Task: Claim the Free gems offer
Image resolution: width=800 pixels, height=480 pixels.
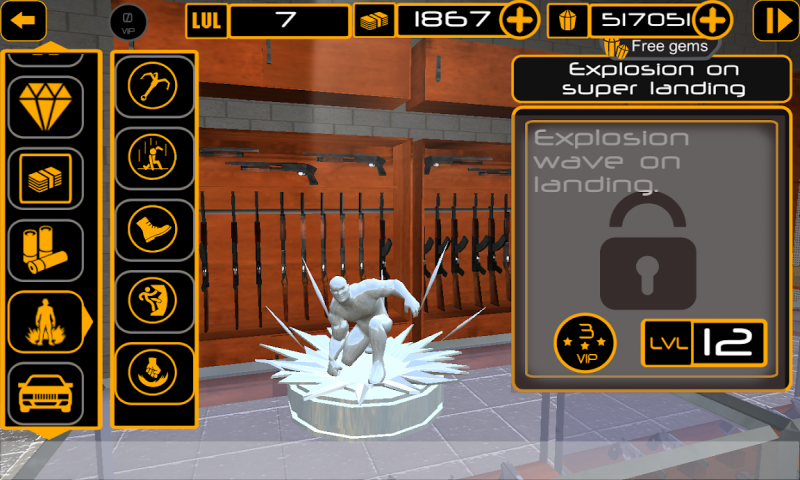Action: click(x=658, y=46)
